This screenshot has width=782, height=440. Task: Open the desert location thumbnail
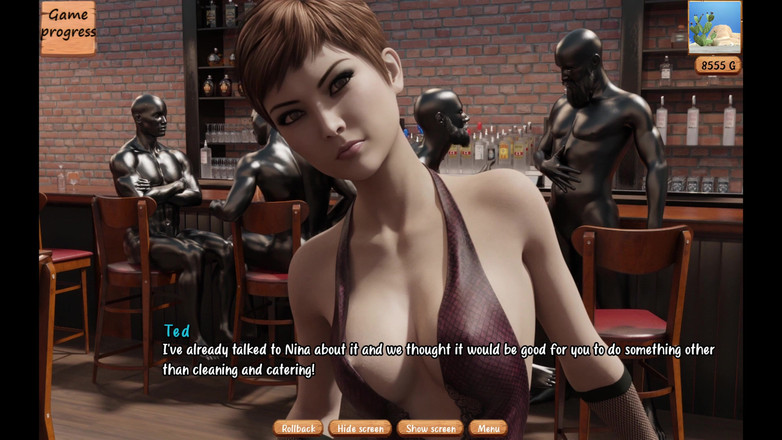[714, 26]
